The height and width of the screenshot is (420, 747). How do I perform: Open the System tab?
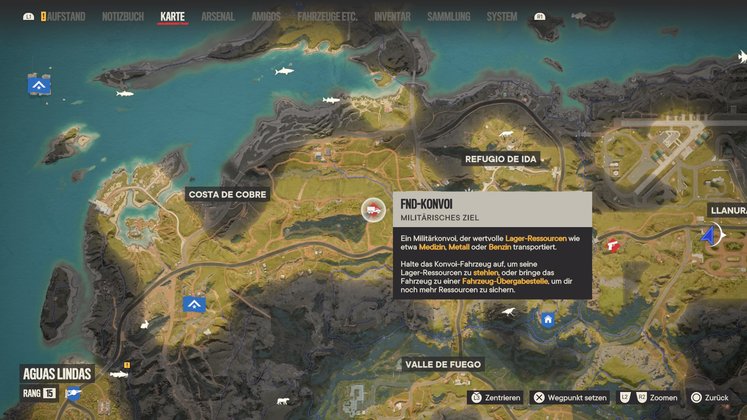[x=502, y=17]
